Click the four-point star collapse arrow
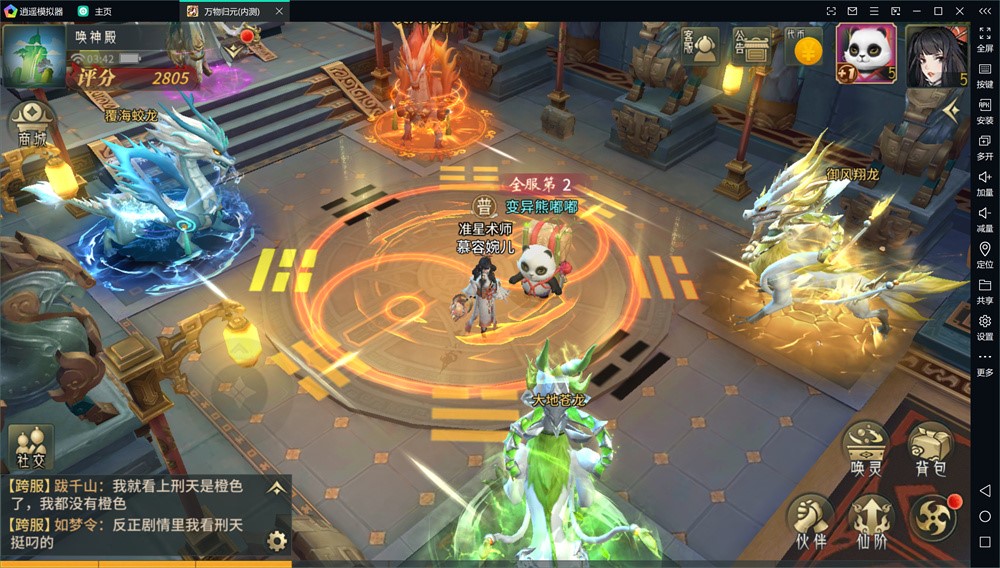This screenshot has width=1000, height=568. click(951, 111)
